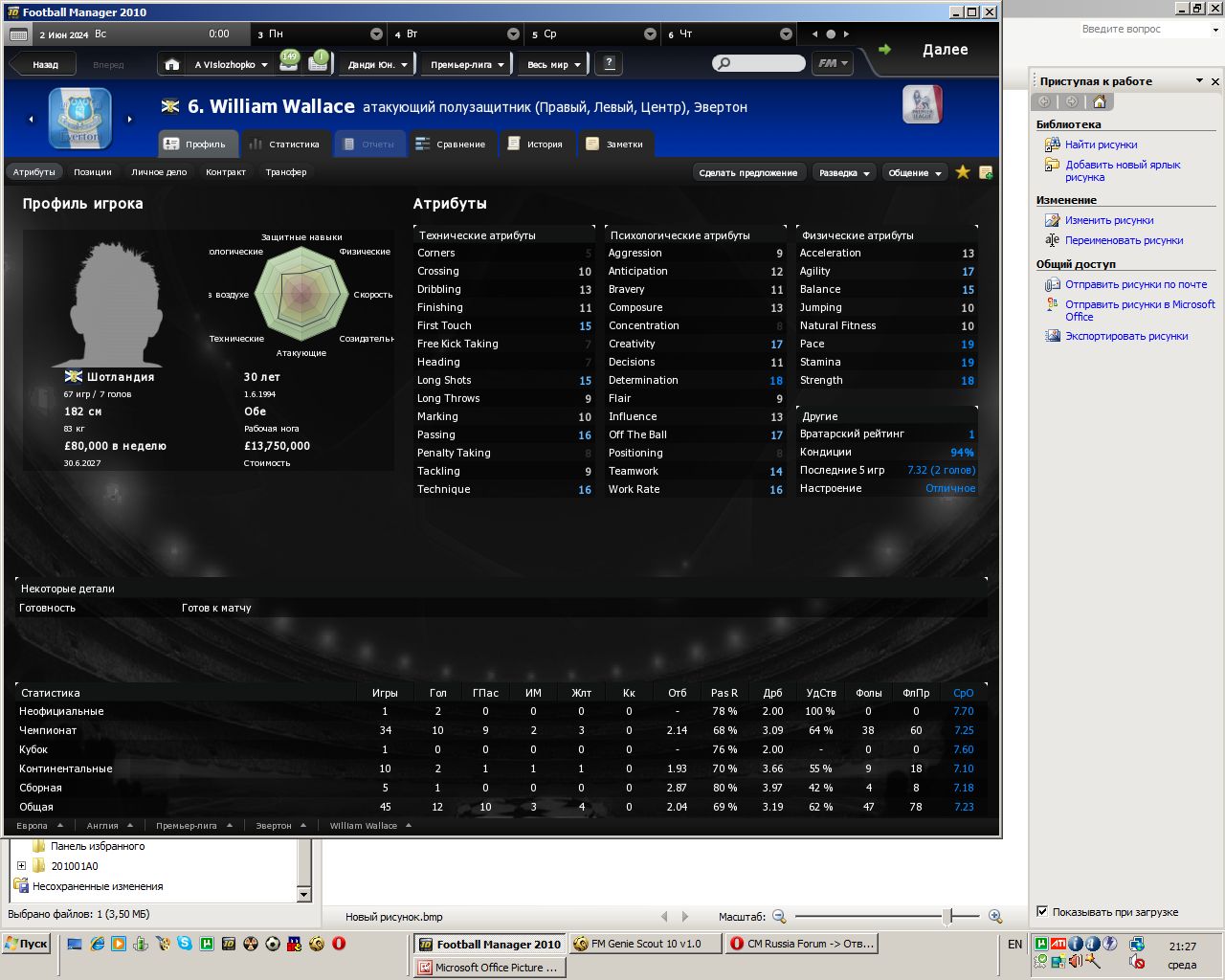This screenshot has height=980, width=1225.
Task: Close the Football Manager 2010 window
Action: 990,12
